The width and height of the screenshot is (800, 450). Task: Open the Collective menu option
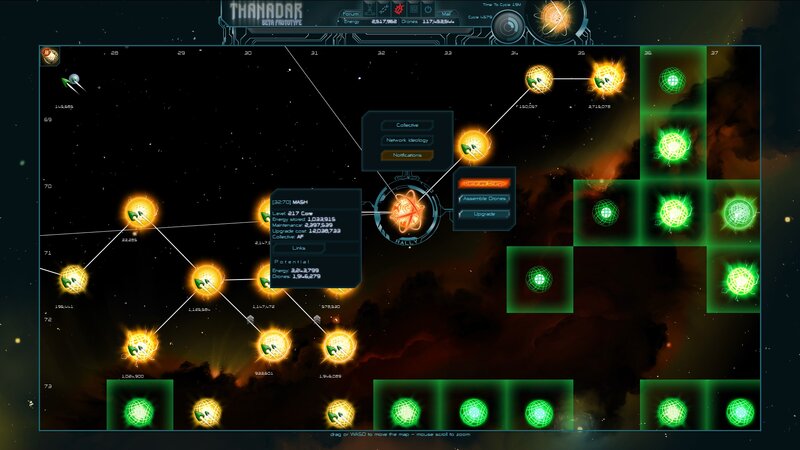point(408,125)
